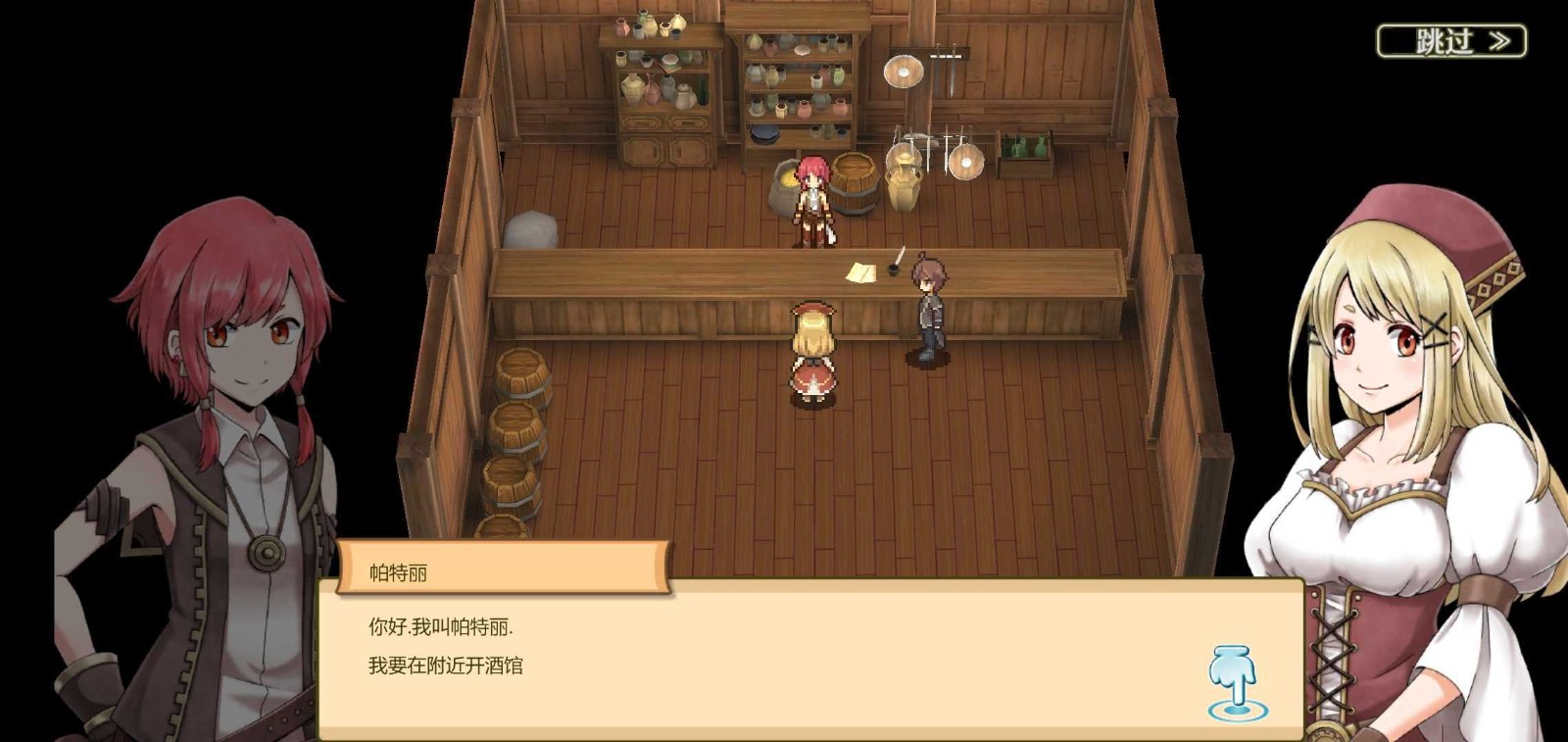Click the hanging round lamp above the counter
Image resolution: width=1568 pixels, height=742 pixels.
point(903,71)
